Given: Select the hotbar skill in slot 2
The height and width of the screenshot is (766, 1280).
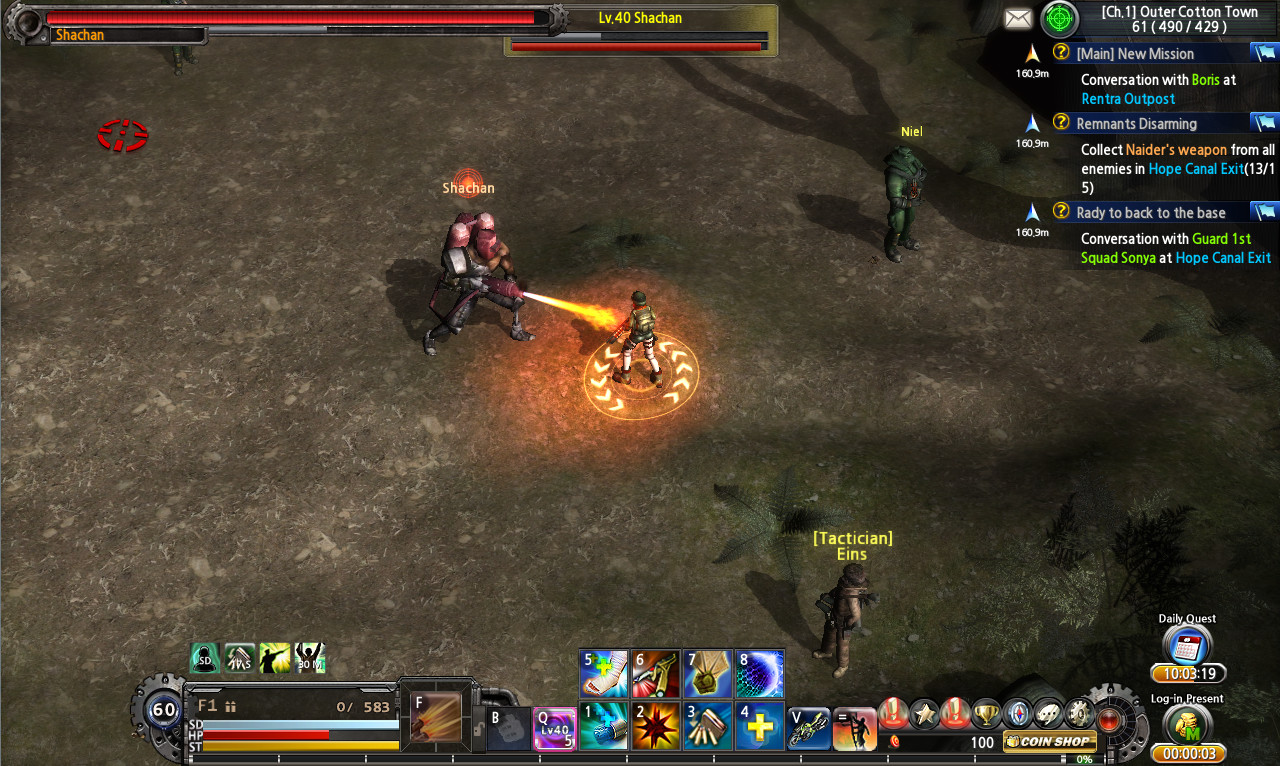Looking at the screenshot, I should (x=656, y=725).
